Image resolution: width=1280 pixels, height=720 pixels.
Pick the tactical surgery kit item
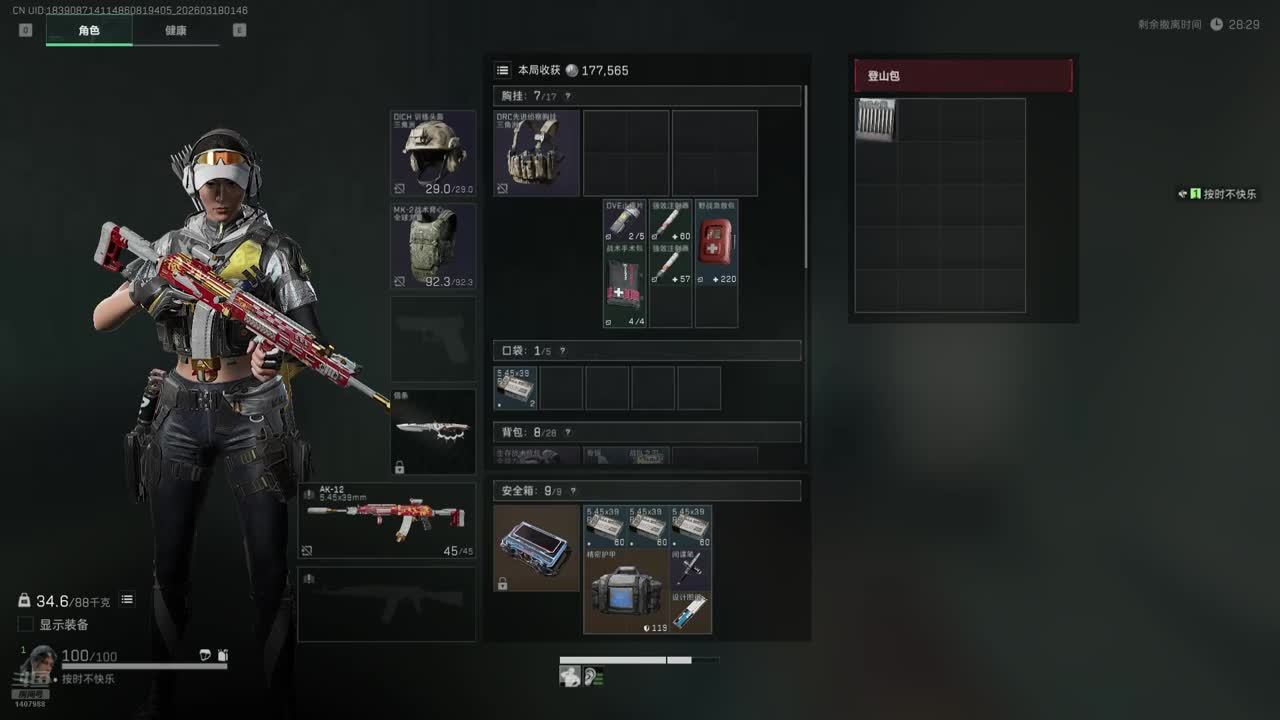625,284
